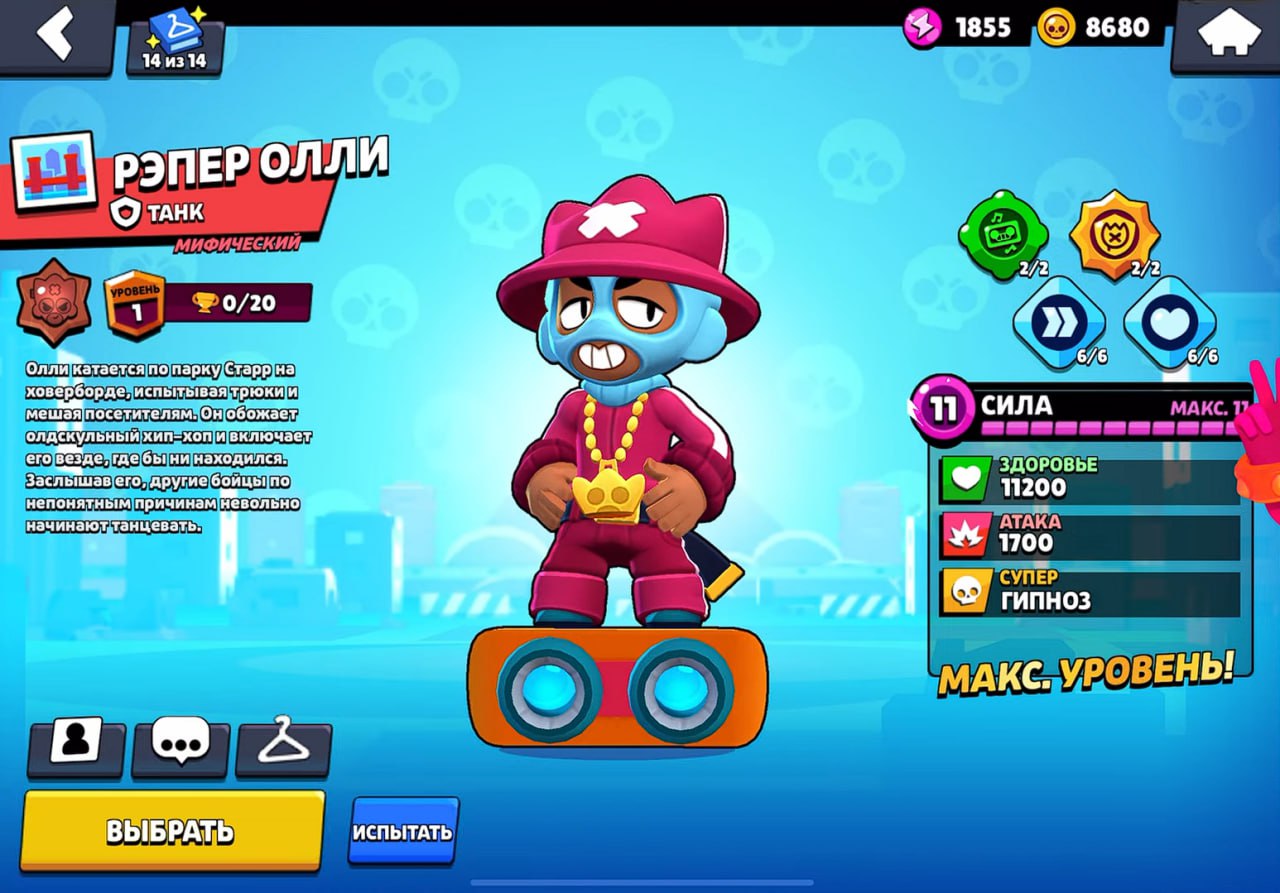Go back with the arrow button
The image size is (1280, 893).
(57, 35)
